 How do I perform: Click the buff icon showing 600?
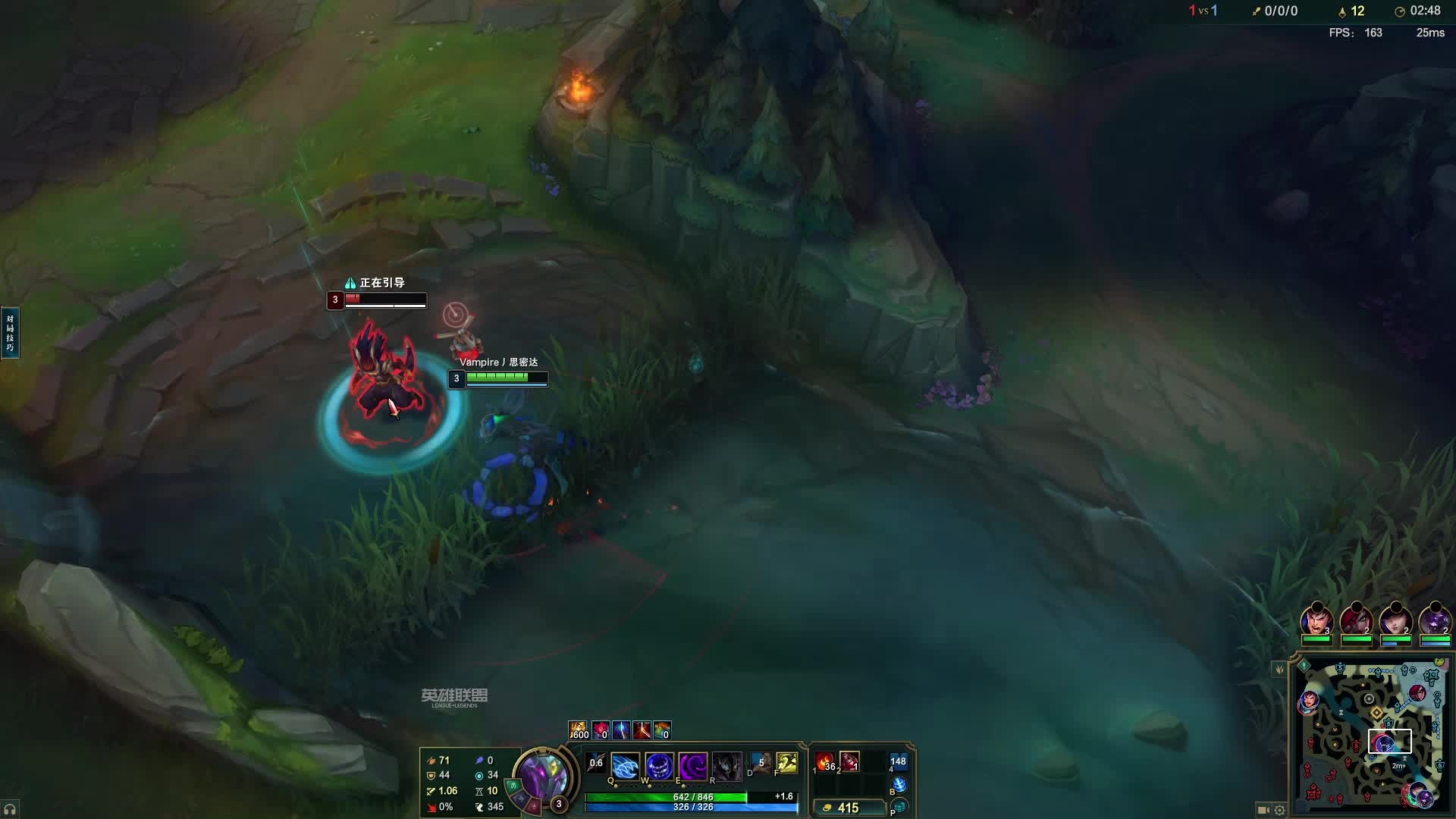tap(578, 730)
